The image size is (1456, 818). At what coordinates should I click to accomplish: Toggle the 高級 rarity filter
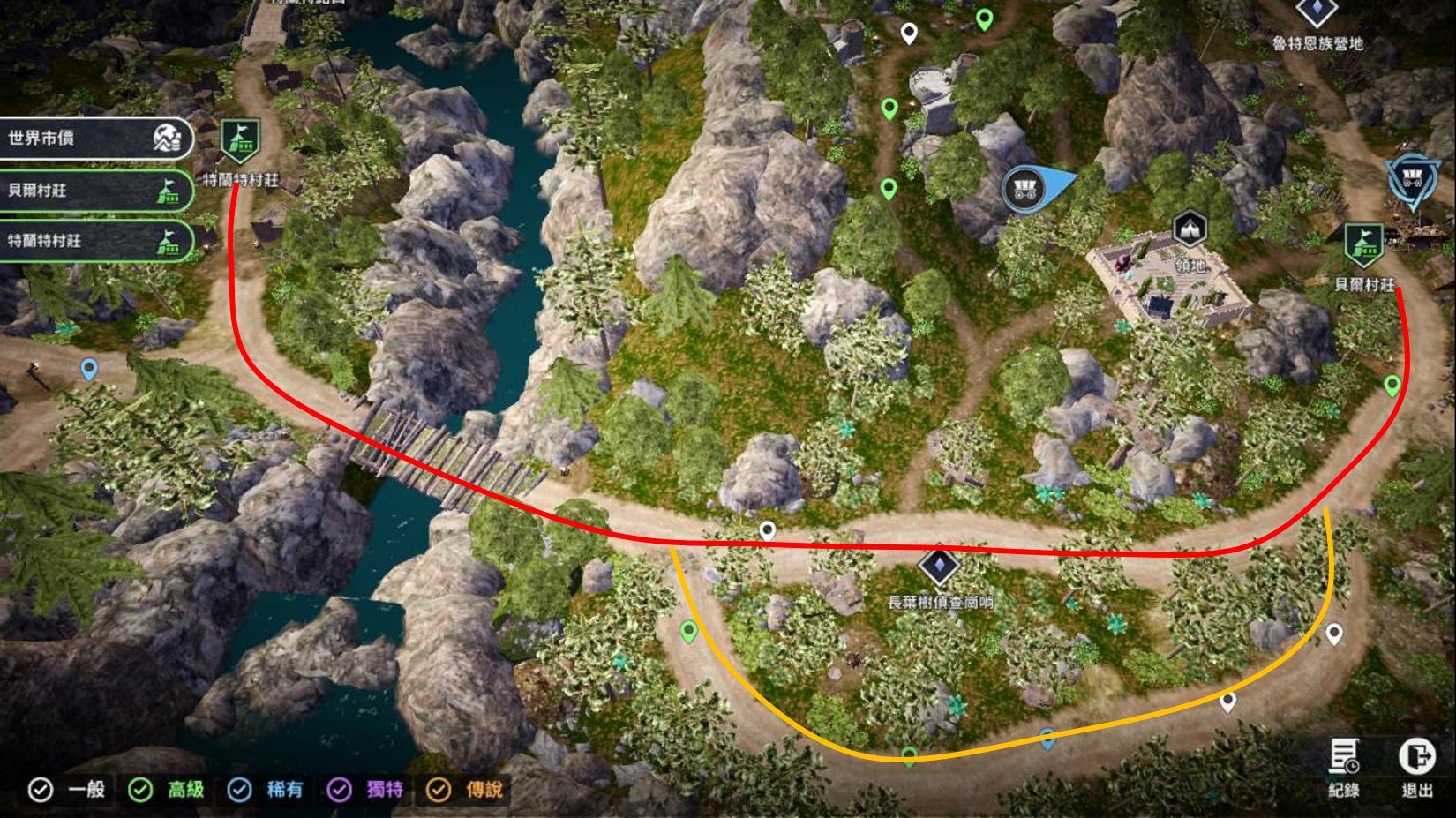(140, 789)
